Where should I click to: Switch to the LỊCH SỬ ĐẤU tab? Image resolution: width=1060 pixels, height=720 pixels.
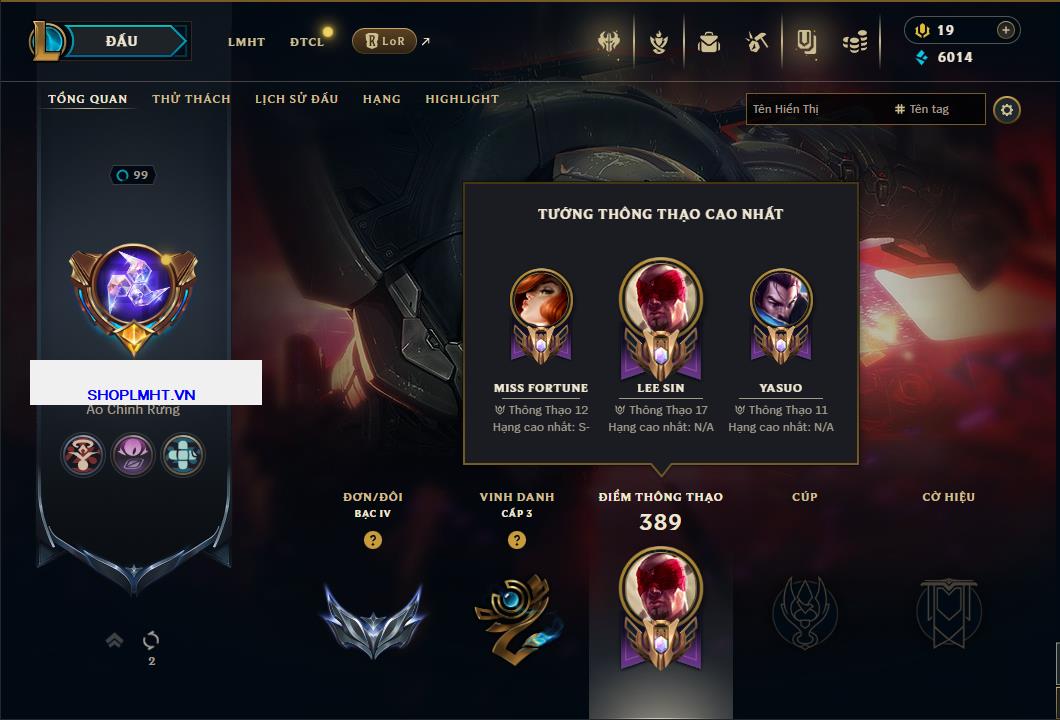(296, 99)
